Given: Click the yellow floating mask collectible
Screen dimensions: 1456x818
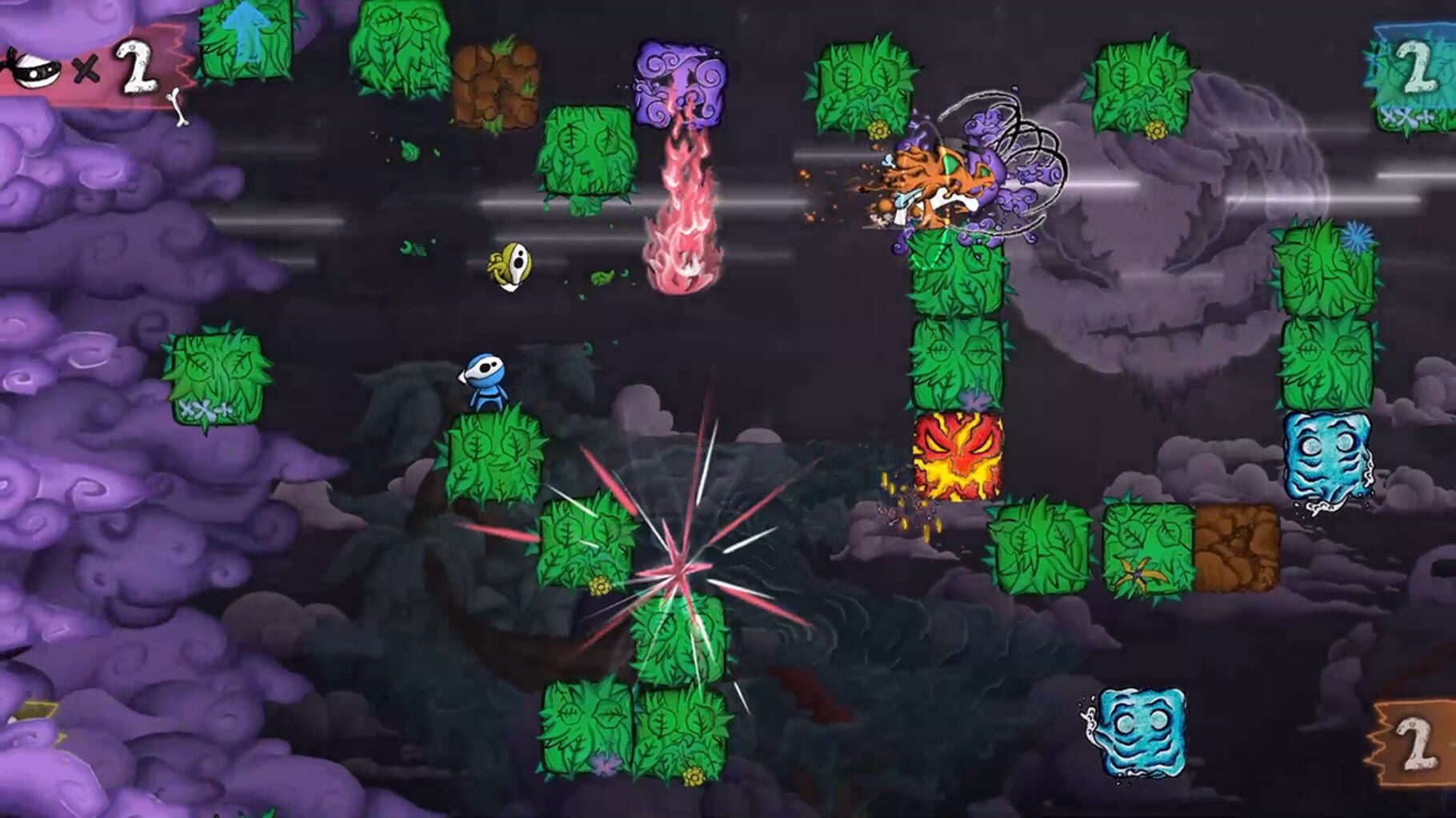Looking at the screenshot, I should tap(509, 268).
